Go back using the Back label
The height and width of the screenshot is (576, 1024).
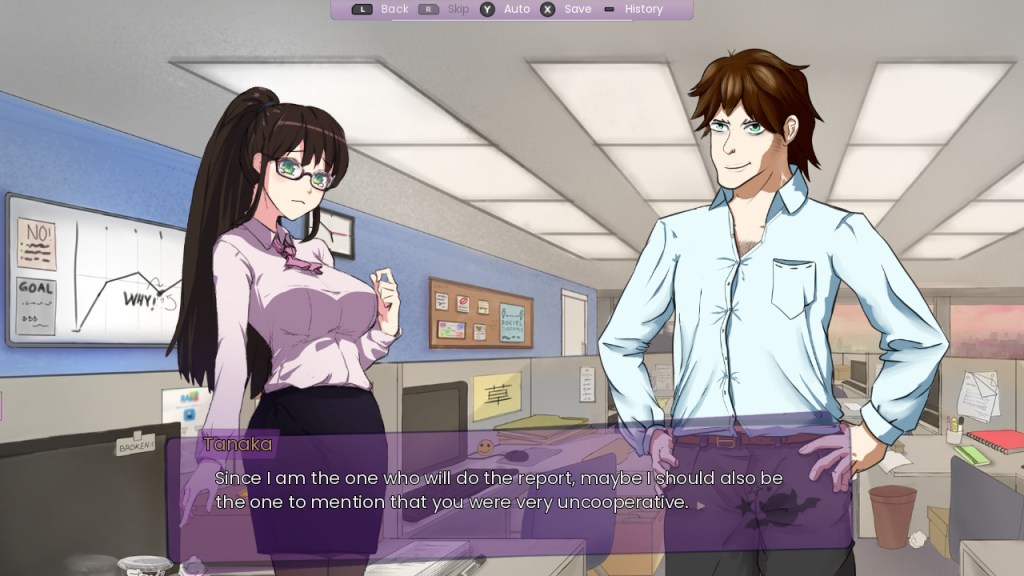coord(394,9)
